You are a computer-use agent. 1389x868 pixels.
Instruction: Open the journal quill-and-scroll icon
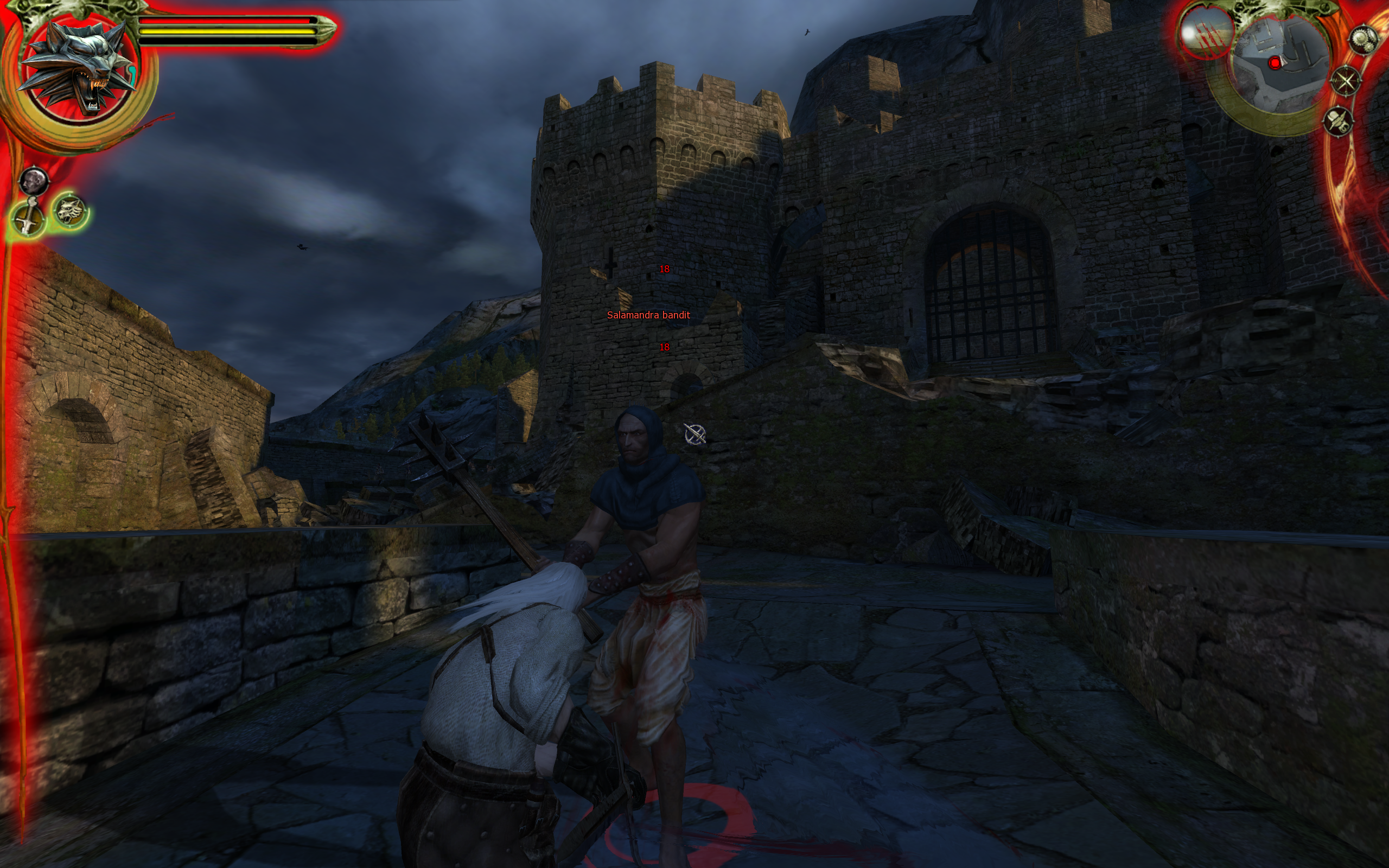(1339, 121)
